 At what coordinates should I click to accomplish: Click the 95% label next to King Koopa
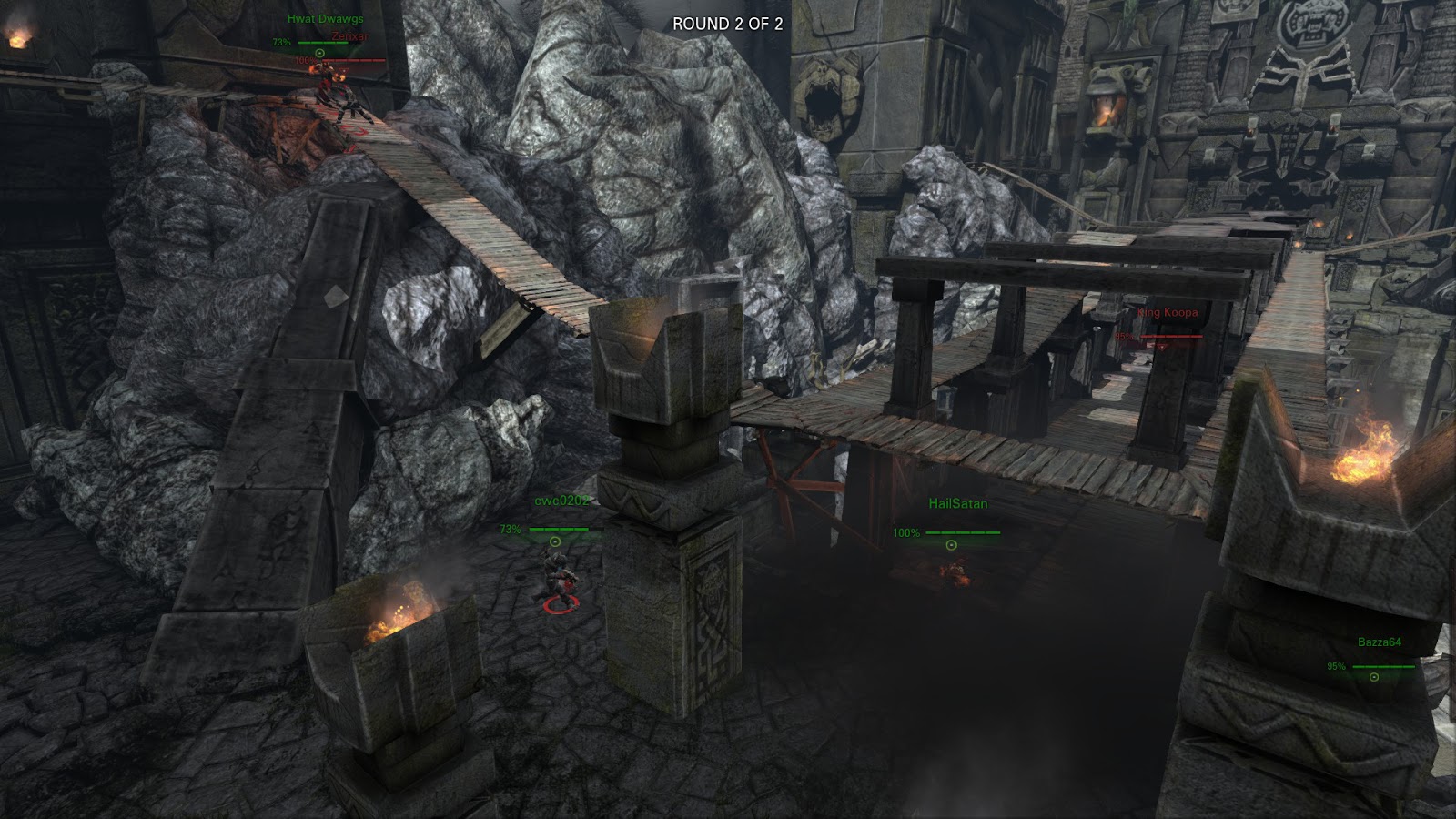coord(1125,336)
